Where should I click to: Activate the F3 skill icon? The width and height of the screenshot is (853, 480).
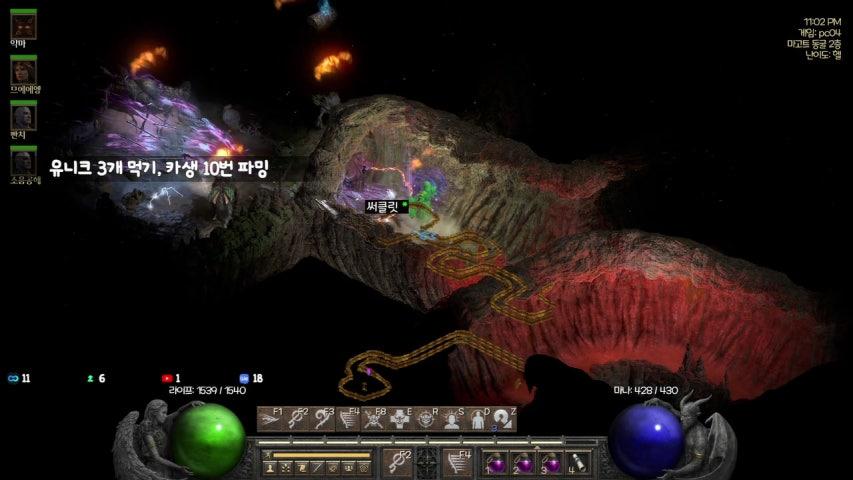pos(322,419)
